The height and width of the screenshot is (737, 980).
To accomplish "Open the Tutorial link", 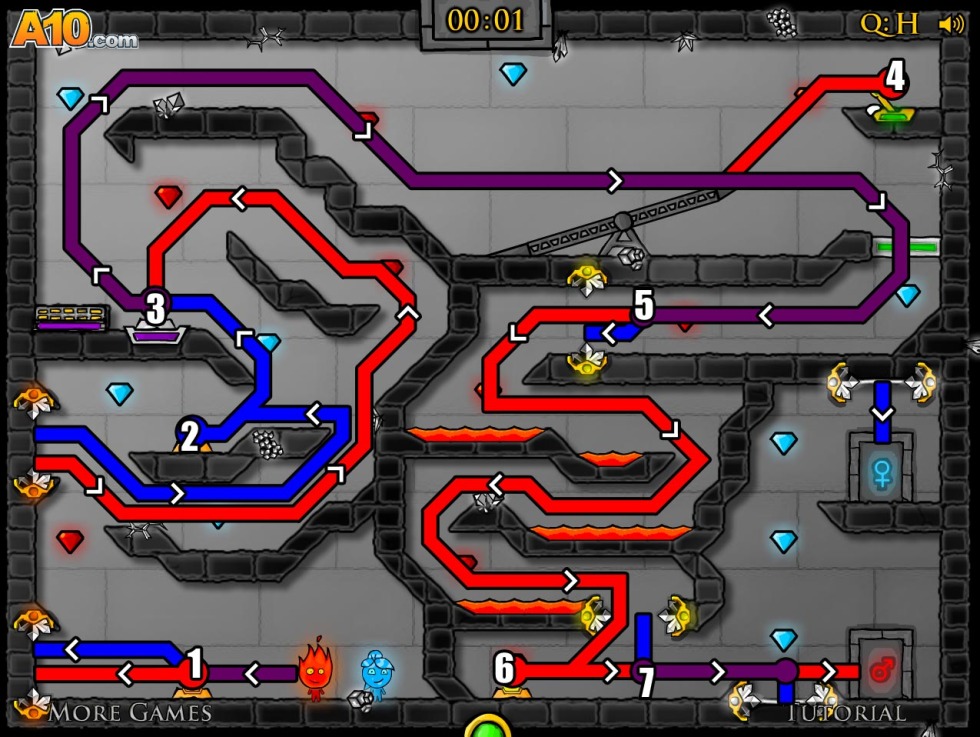I will tap(846, 713).
